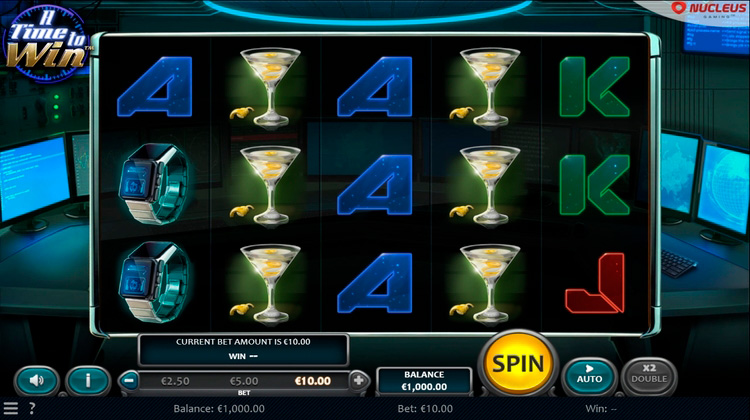Hit the yellow SPIN button

(x=519, y=362)
